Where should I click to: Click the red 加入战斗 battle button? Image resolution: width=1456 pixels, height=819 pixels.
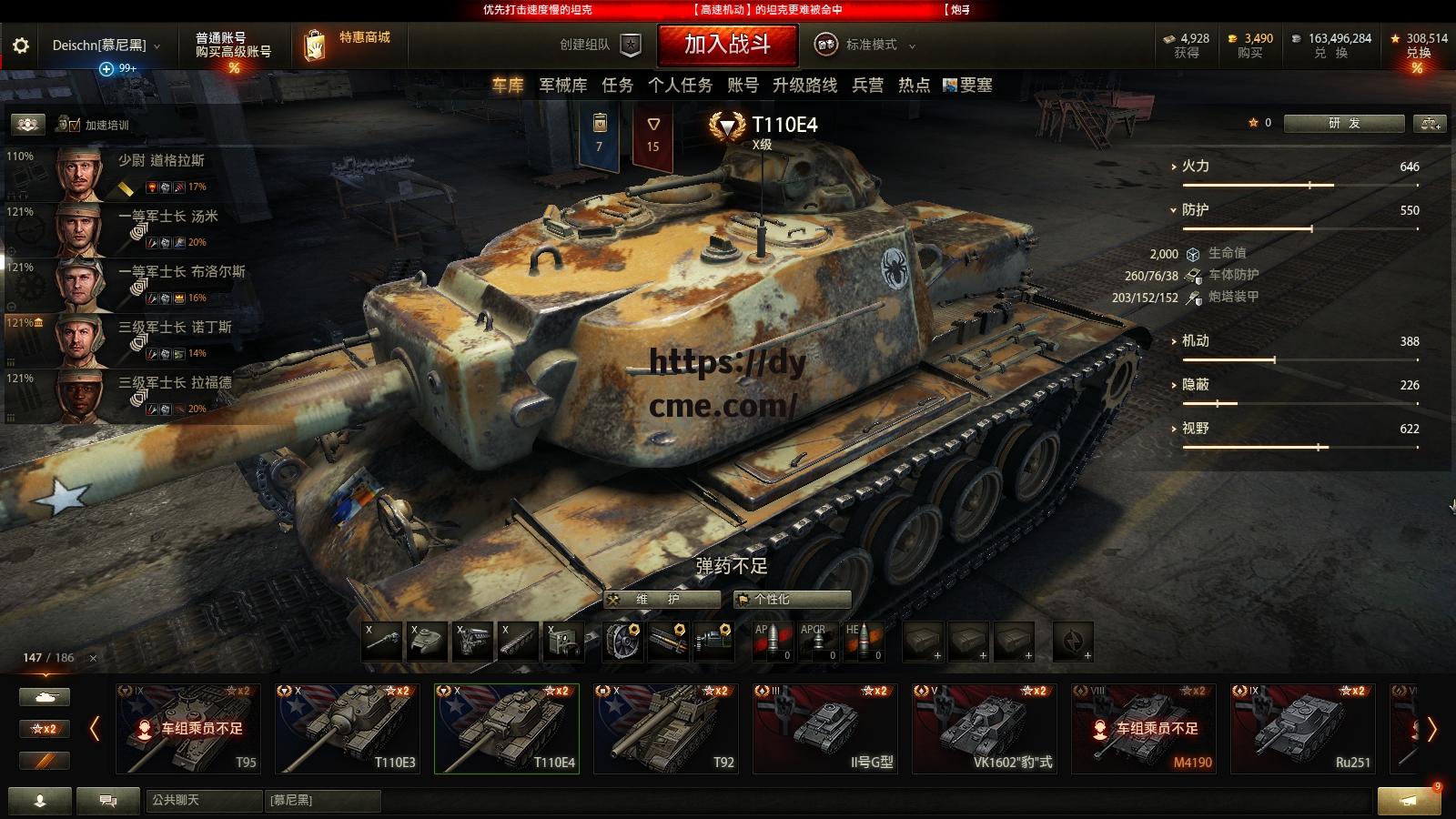(727, 45)
